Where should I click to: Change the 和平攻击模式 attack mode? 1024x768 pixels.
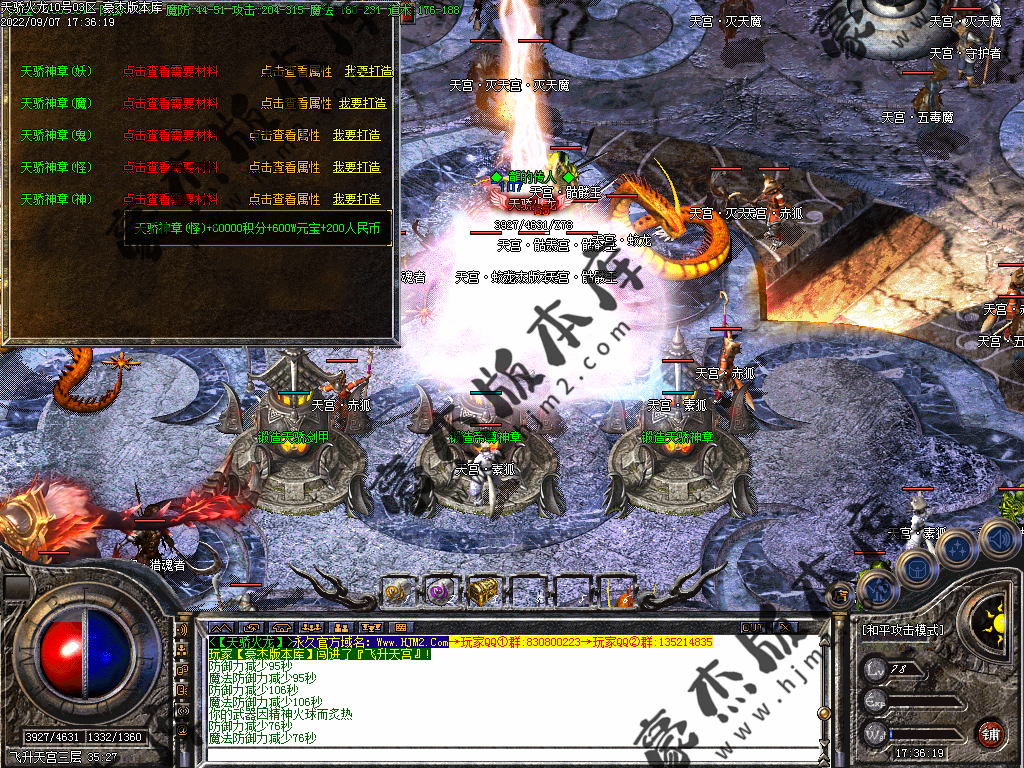click(902, 630)
